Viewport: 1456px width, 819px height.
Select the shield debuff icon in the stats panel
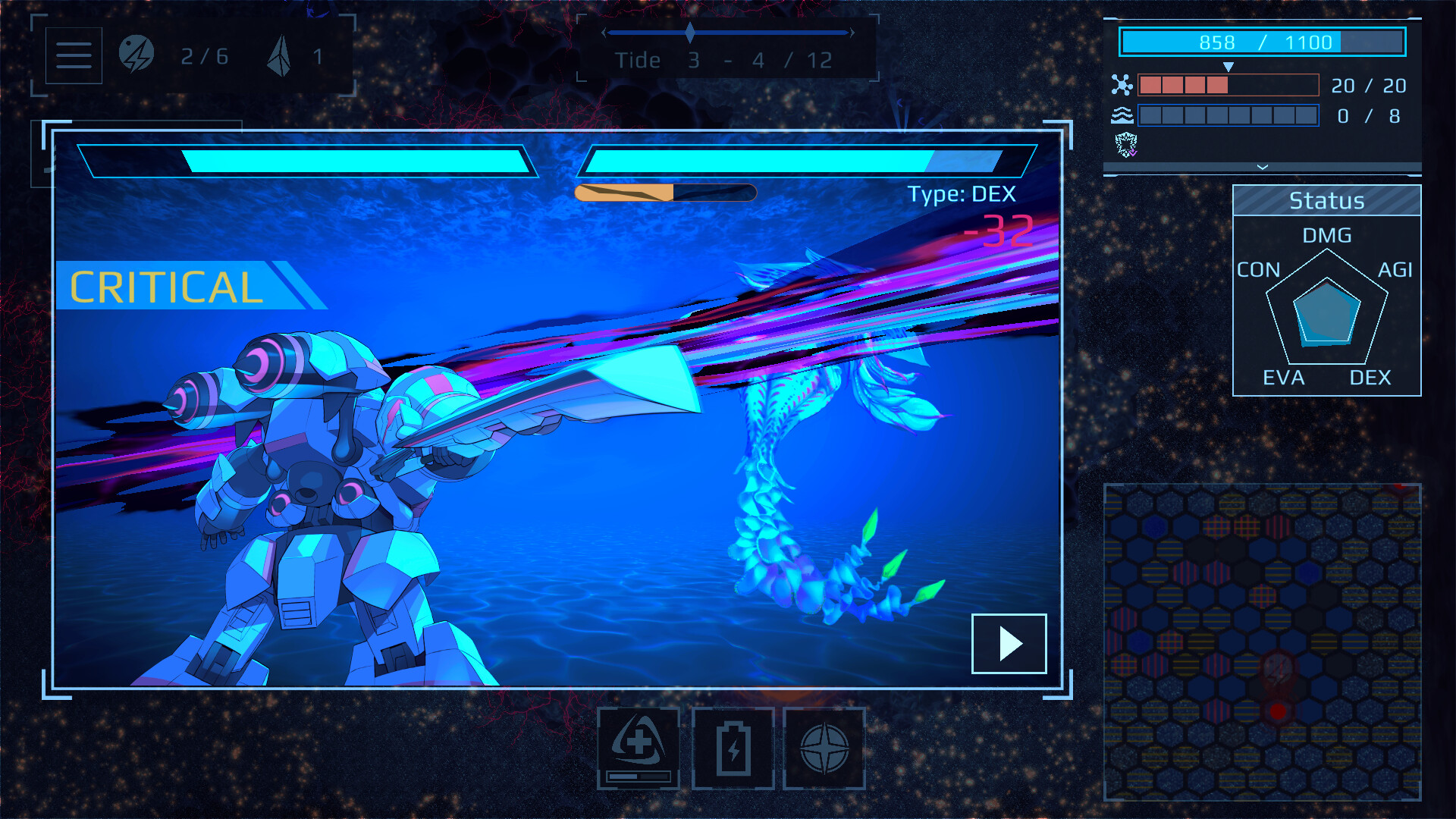pos(1125,146)
